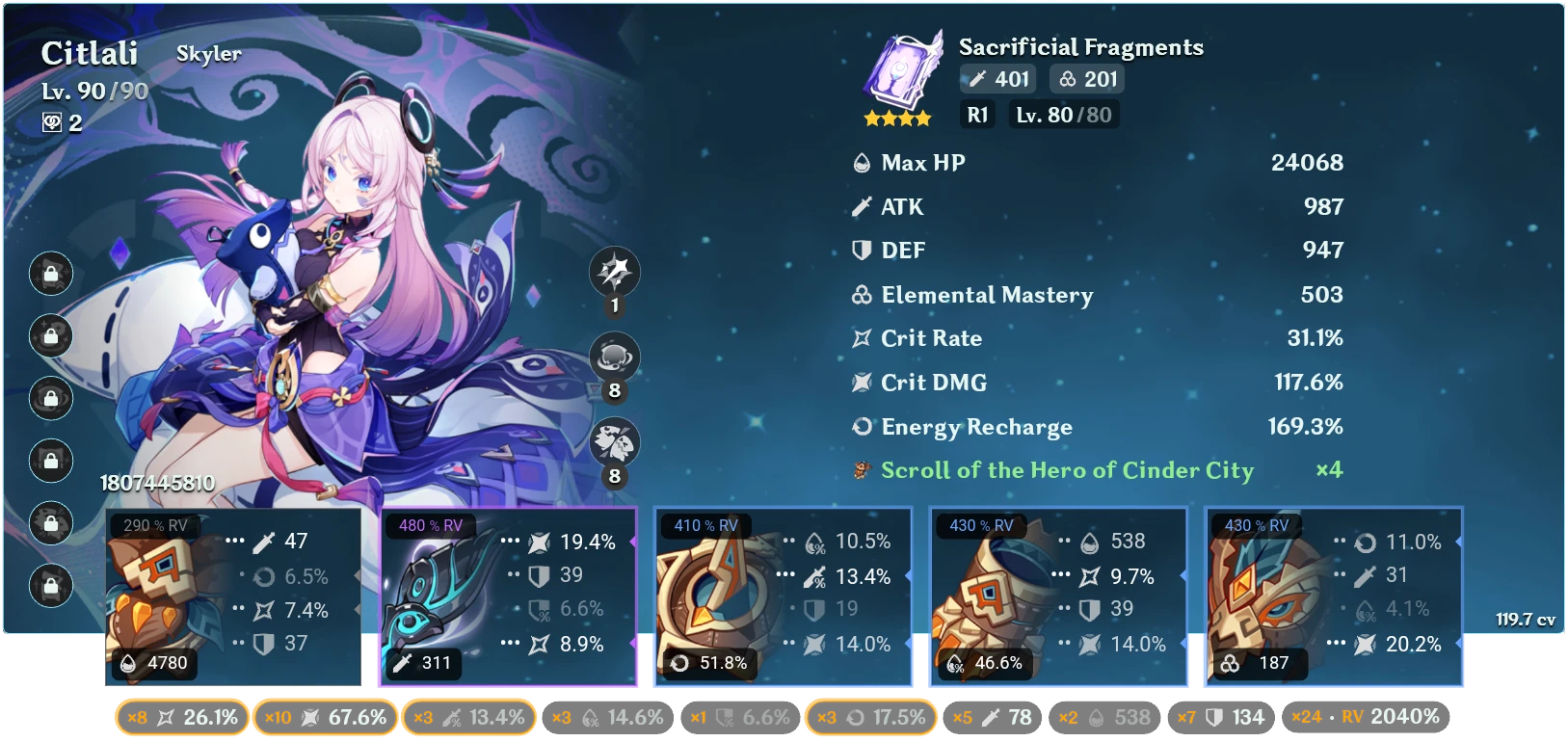The width and height of the screenshot is (1568, 742).
Task: Open the Scroll of the Hero of Cinder City set
Action: tap(1065, 471)
